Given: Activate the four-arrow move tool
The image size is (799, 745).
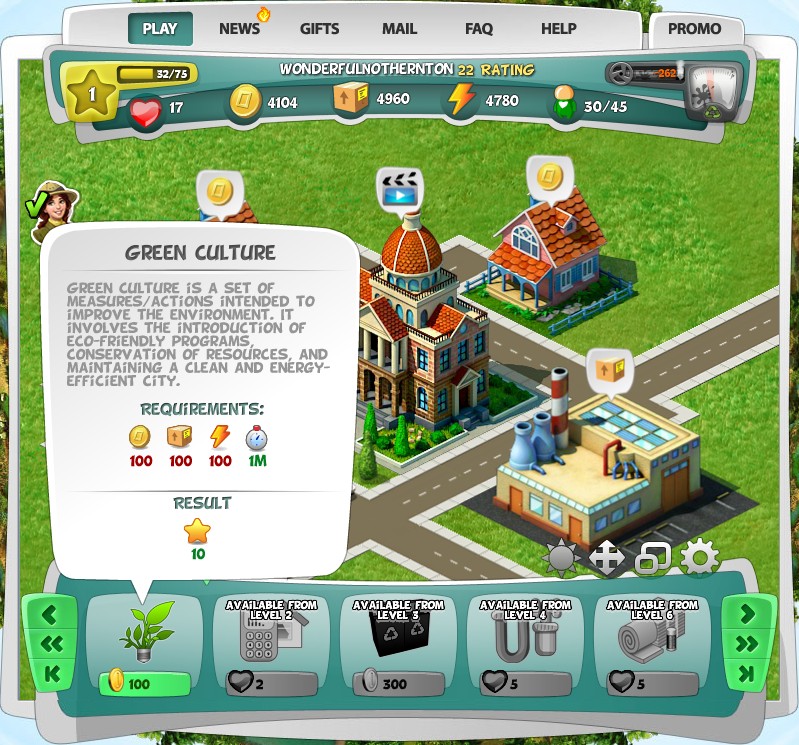Looking at the screenshot, I should coord(607,558).
